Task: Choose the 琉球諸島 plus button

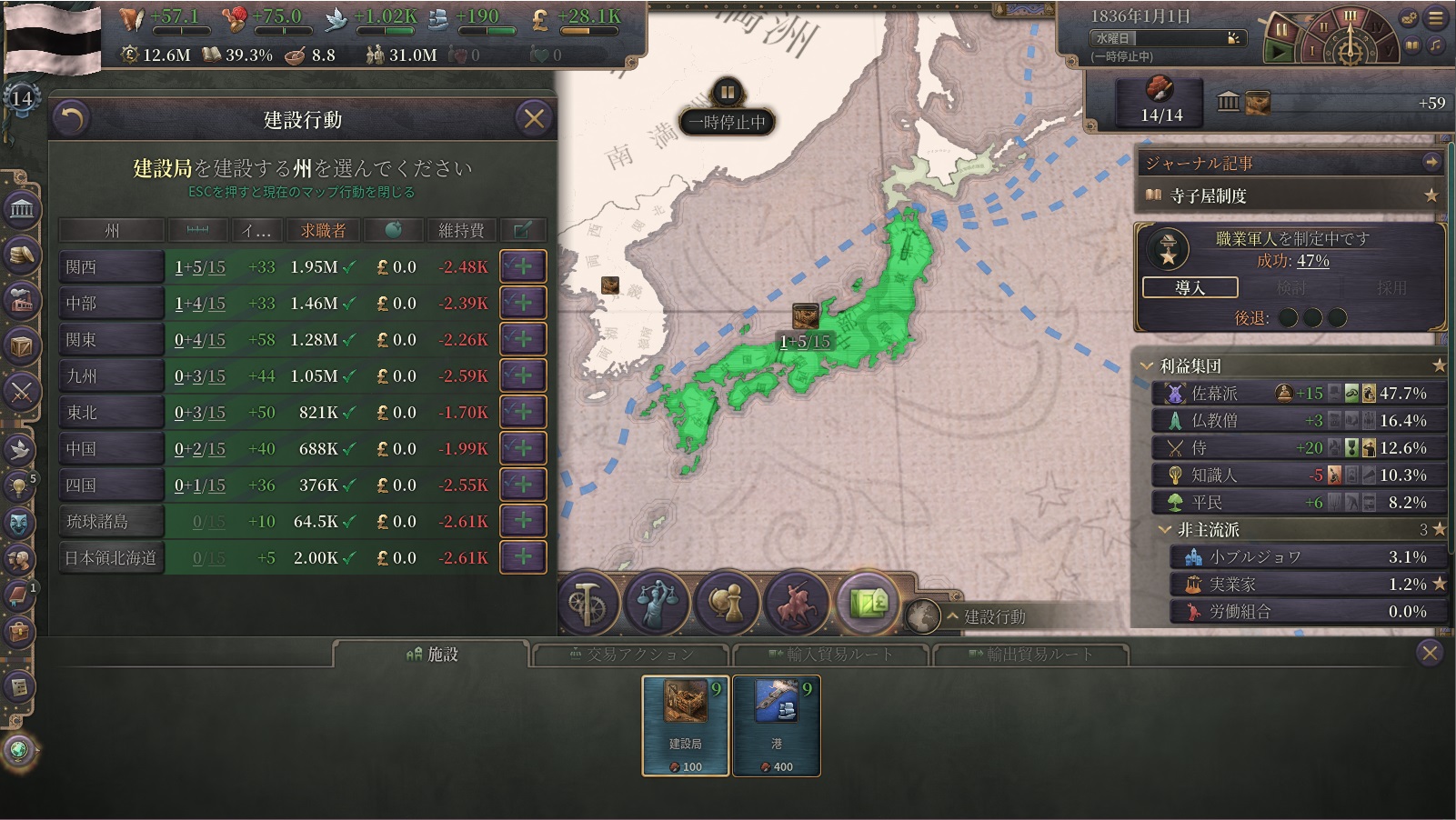Action: coord(523,522)
